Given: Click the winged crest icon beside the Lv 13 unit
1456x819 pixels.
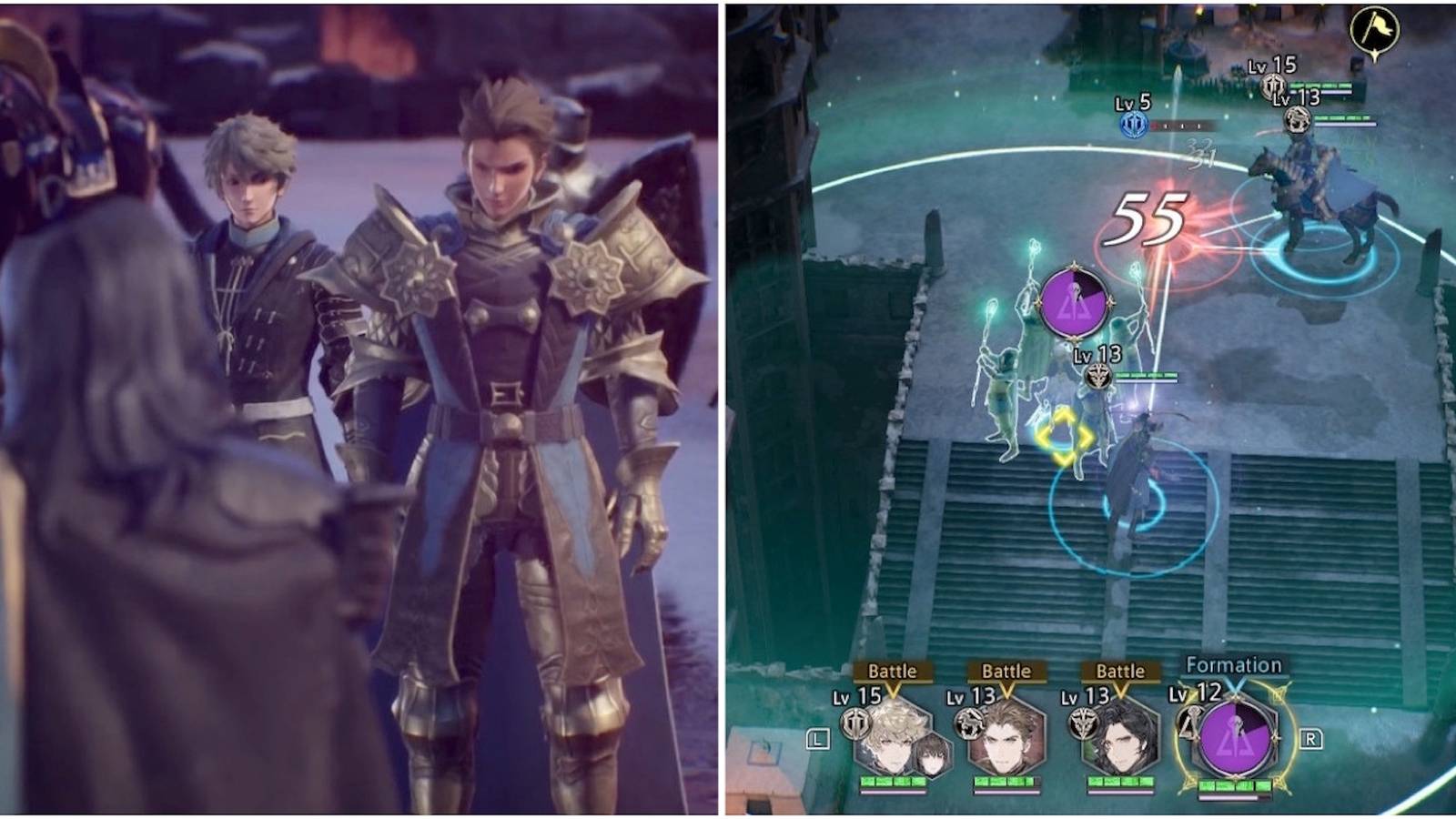Looking at the screenshot, I should tap(1097, 376).
